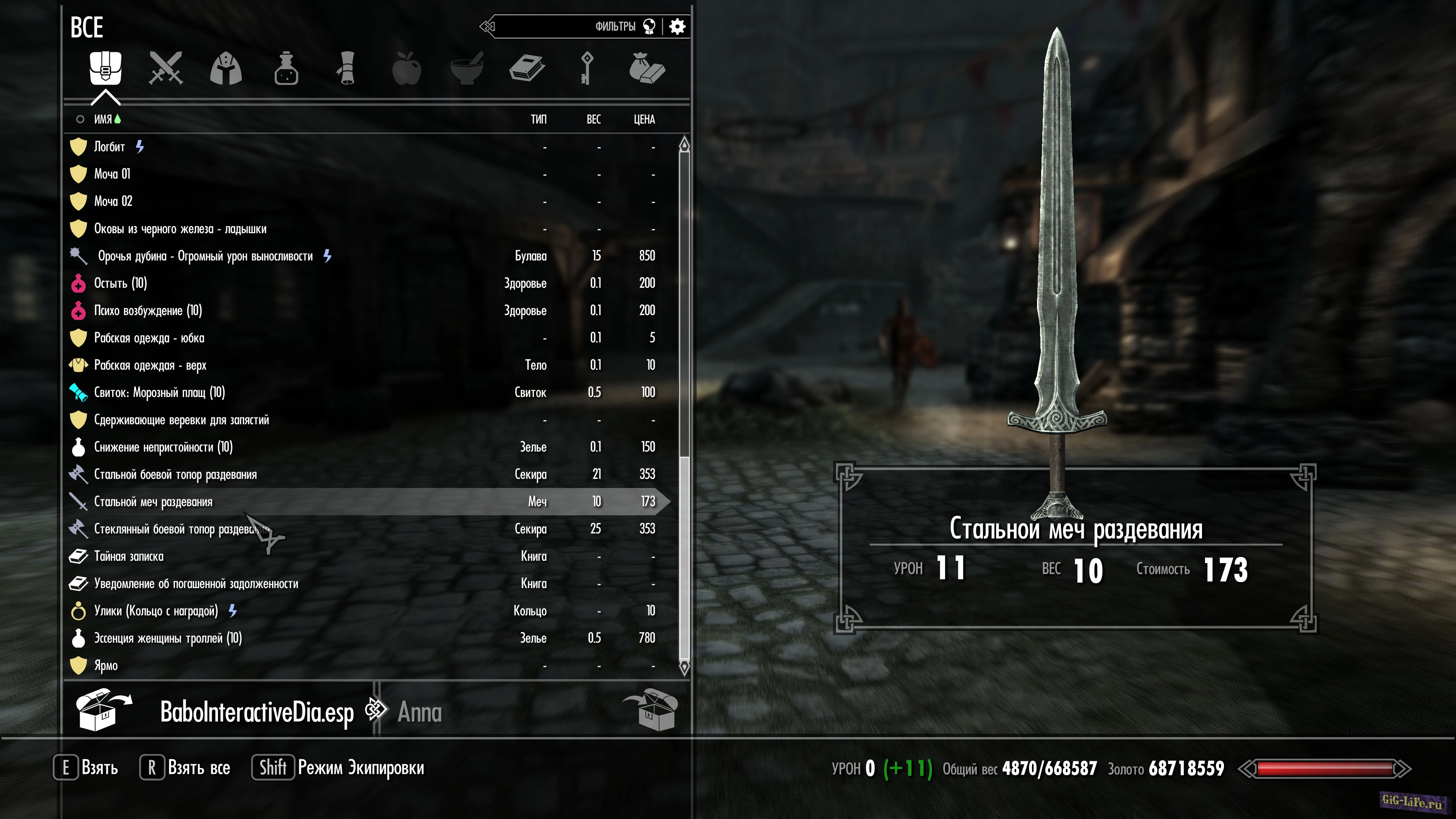Sort items by ВЕС column

pos(593,119)
